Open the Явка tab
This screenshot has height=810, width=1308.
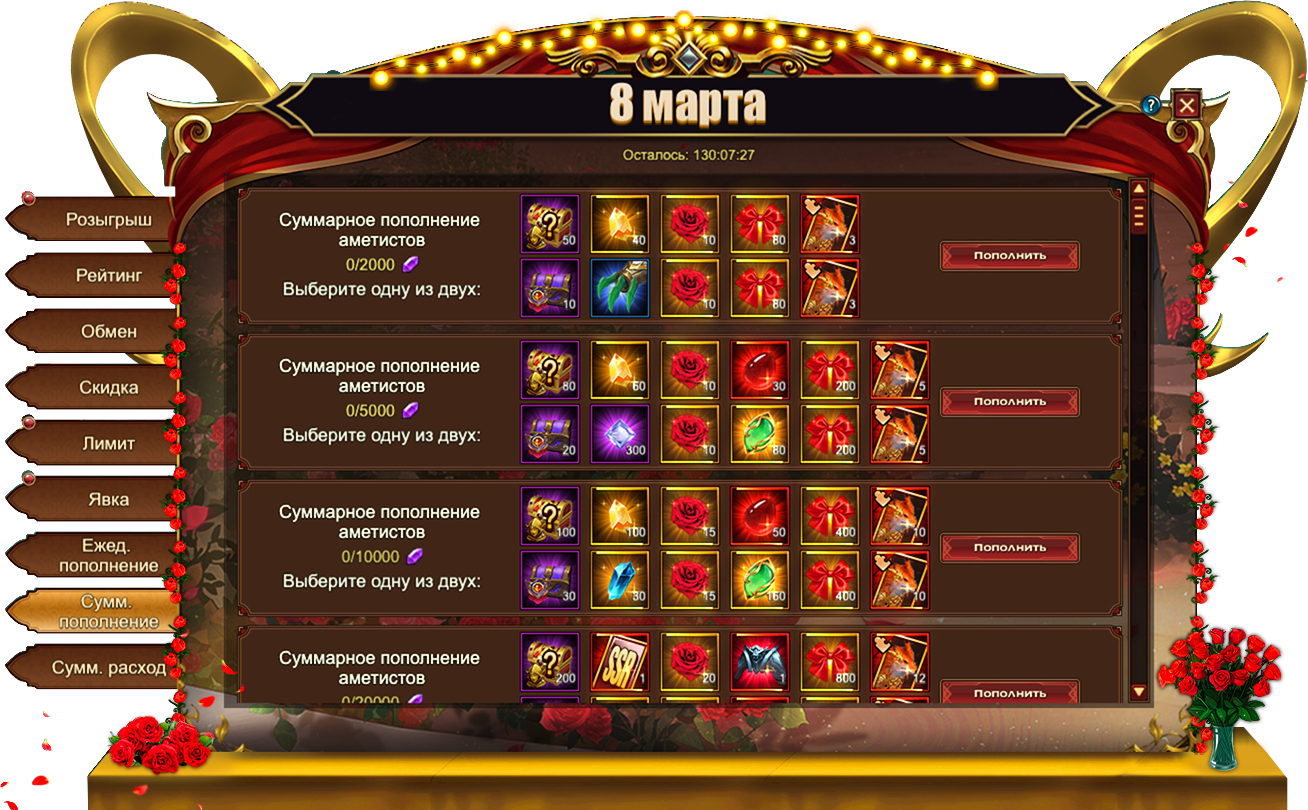(108, 499)
